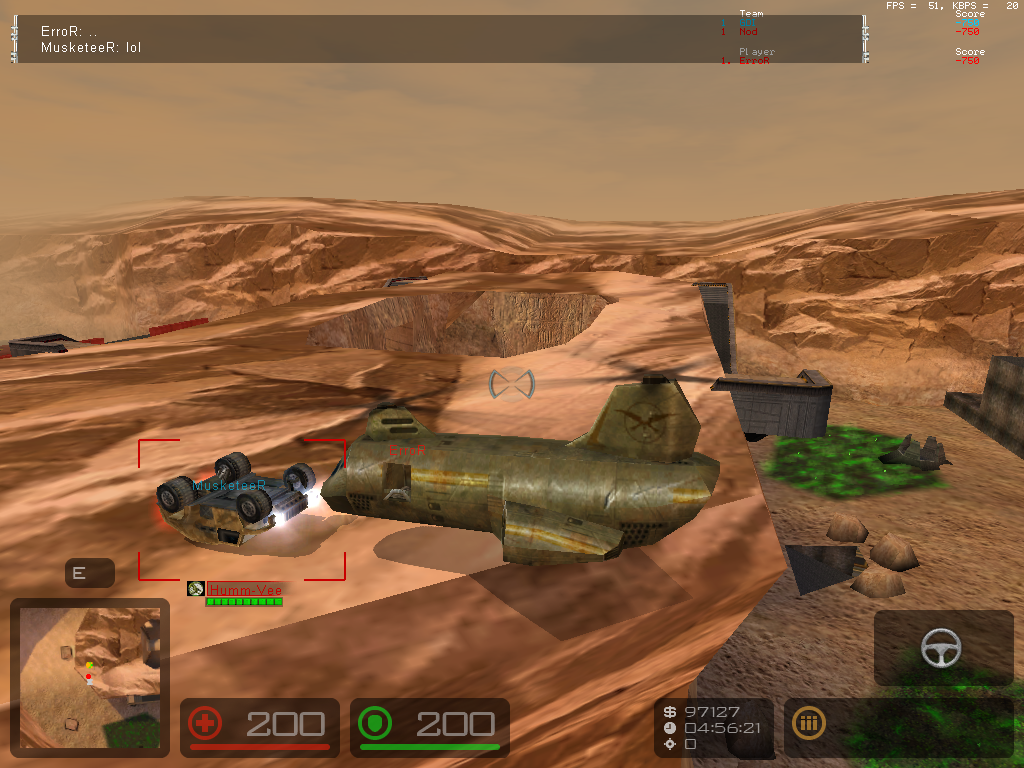The image size is (1024, 768).
Task: Select player ErroR in the scoreboard
Action: (x=754, y=61)
